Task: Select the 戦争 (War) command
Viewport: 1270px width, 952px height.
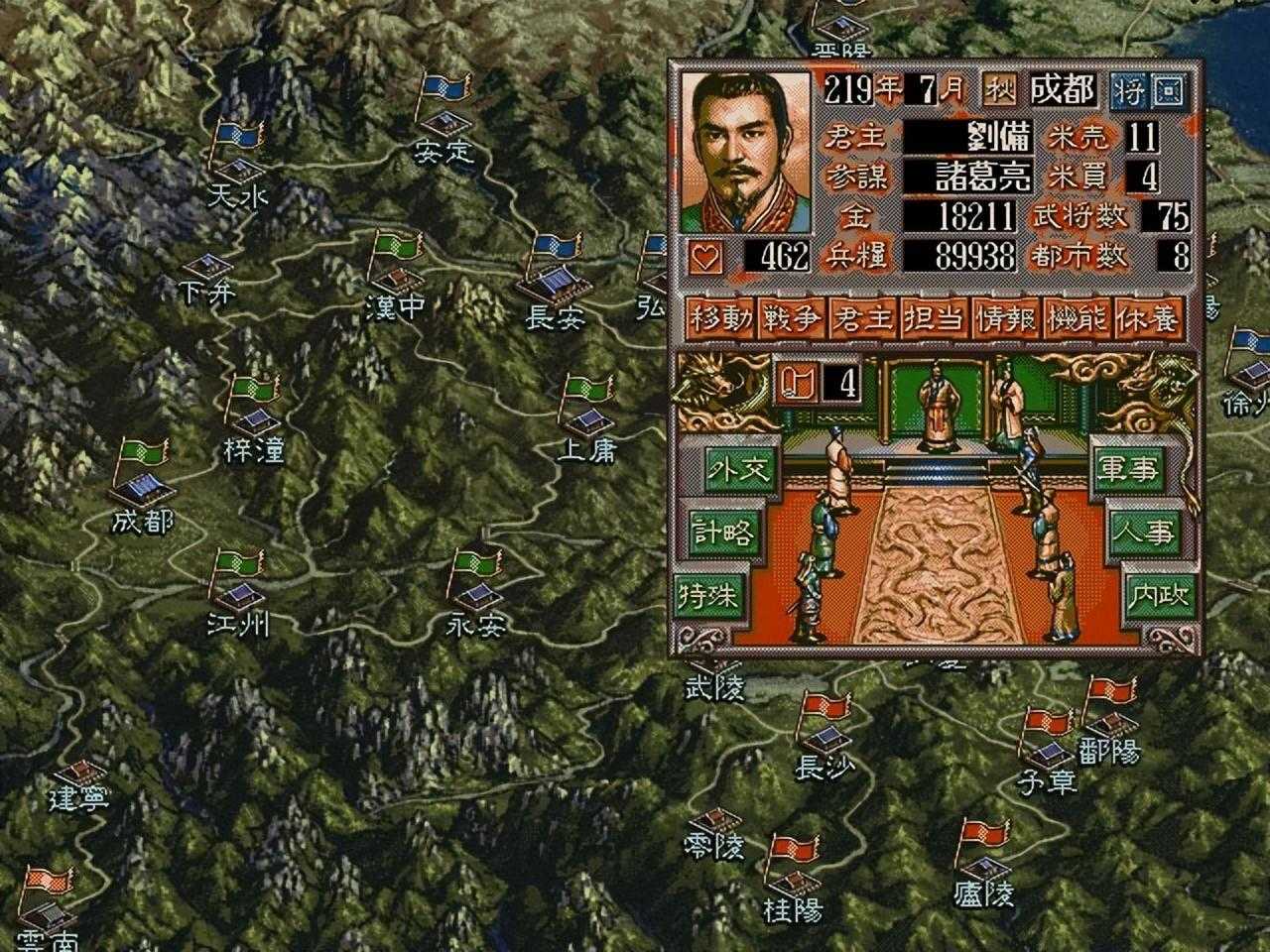Action: click(x=793, y=319)
